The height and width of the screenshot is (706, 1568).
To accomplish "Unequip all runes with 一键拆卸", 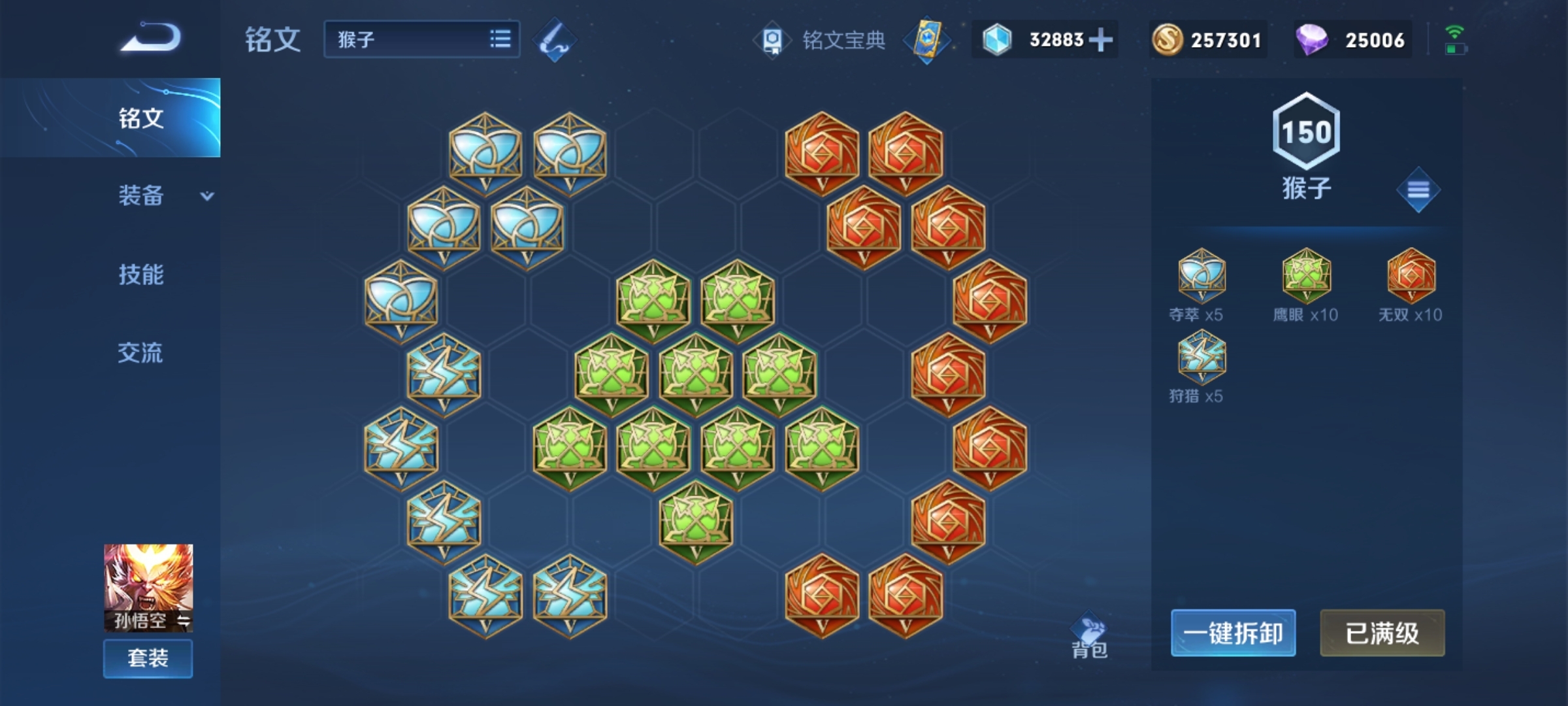I will pyautogui.click(x=1233, y=633).
